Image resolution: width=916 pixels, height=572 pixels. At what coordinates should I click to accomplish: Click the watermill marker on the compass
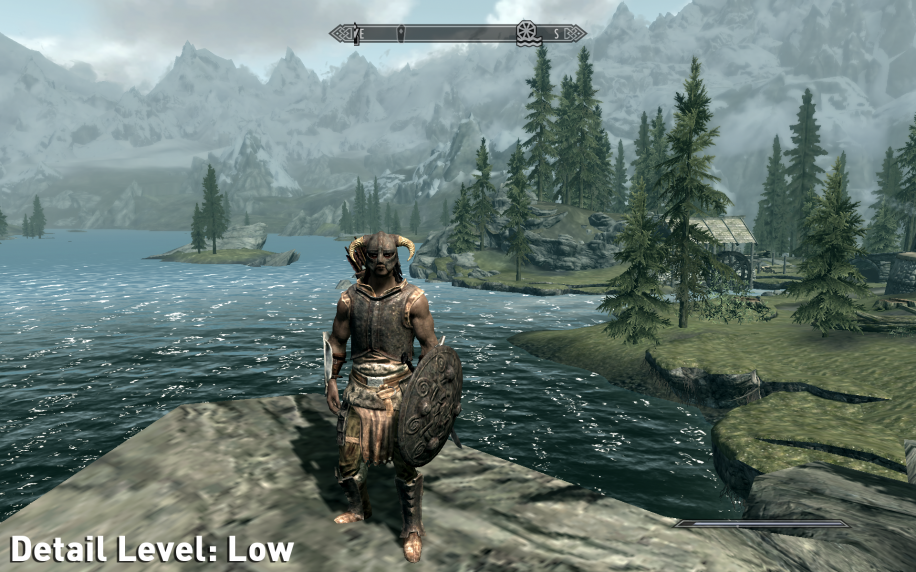click(x=527, y=33)
